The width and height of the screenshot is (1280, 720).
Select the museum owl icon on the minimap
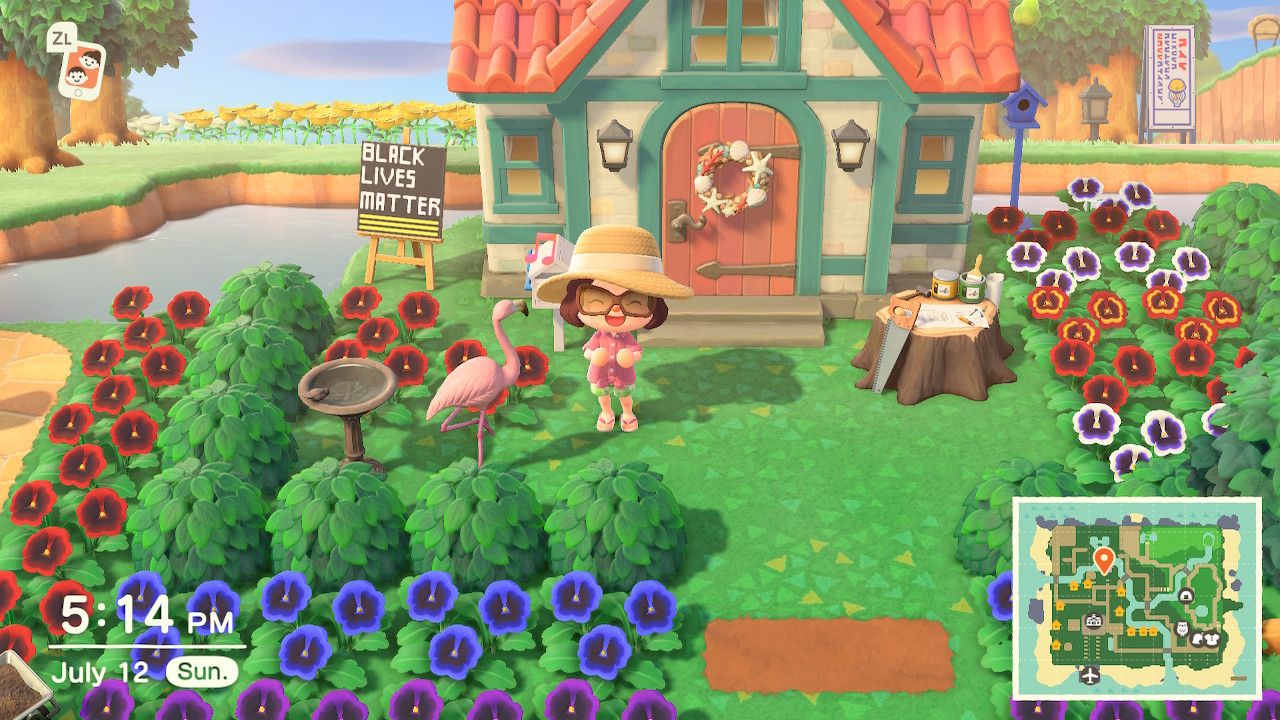pyautogui.click(x=1183, y=629)
